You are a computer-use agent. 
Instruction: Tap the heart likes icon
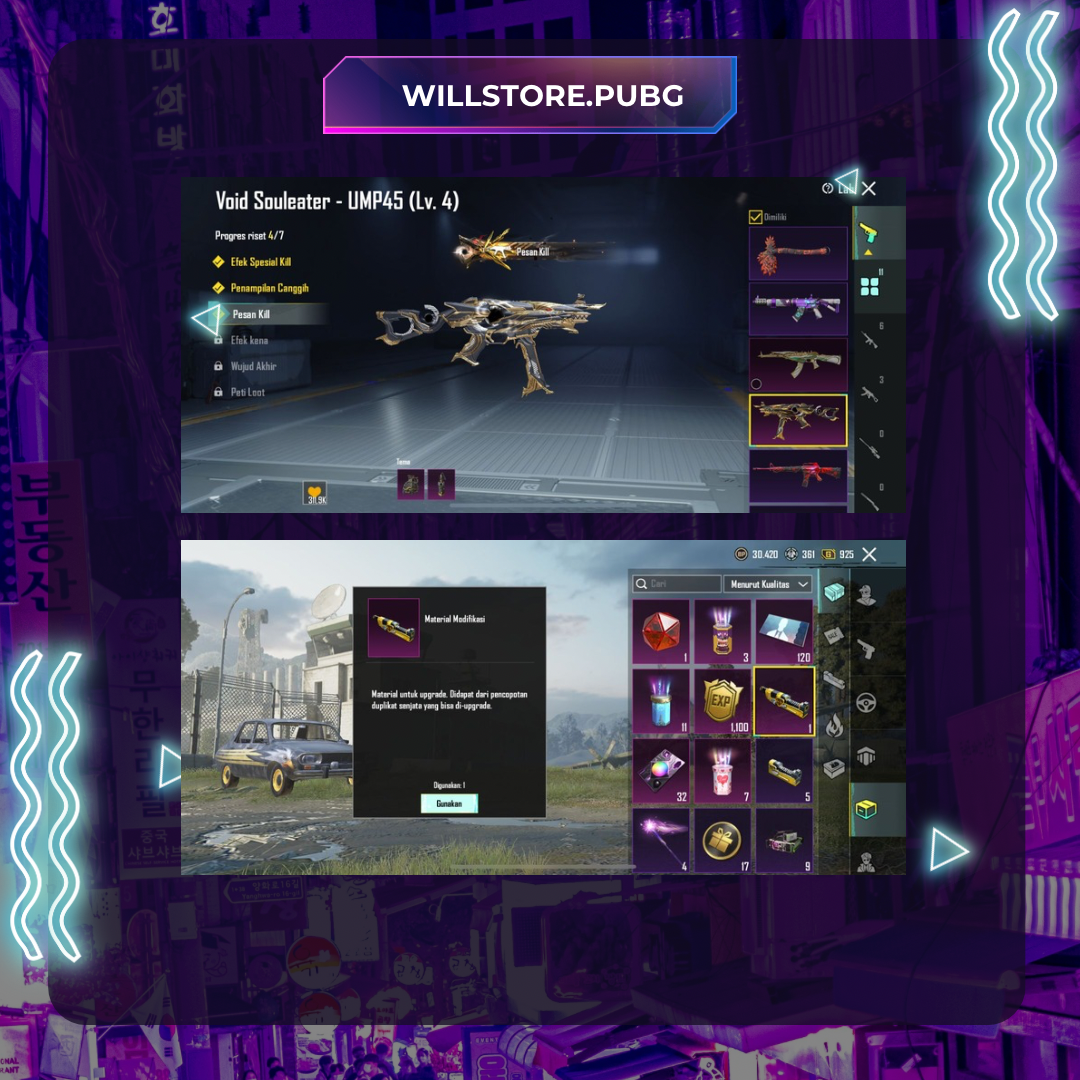314,491
